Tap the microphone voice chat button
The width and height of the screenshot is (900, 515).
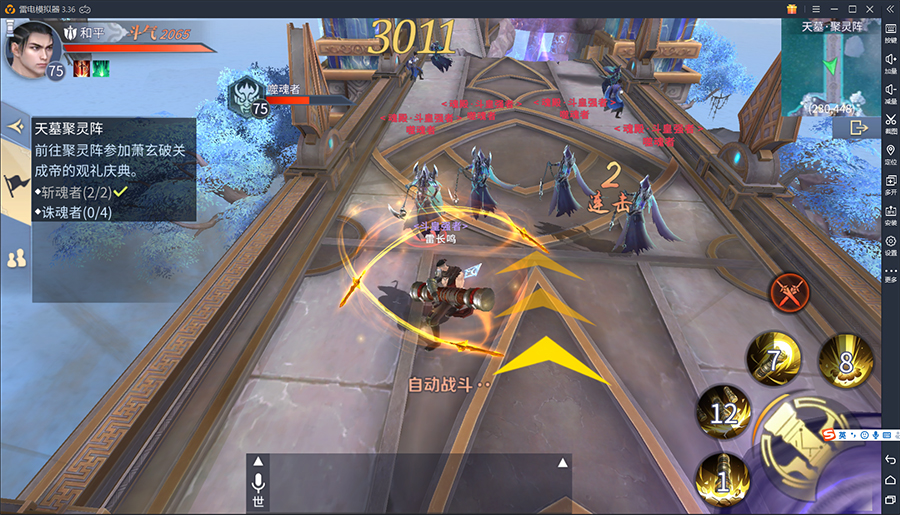pyautogui.click(x=258, y=483)
